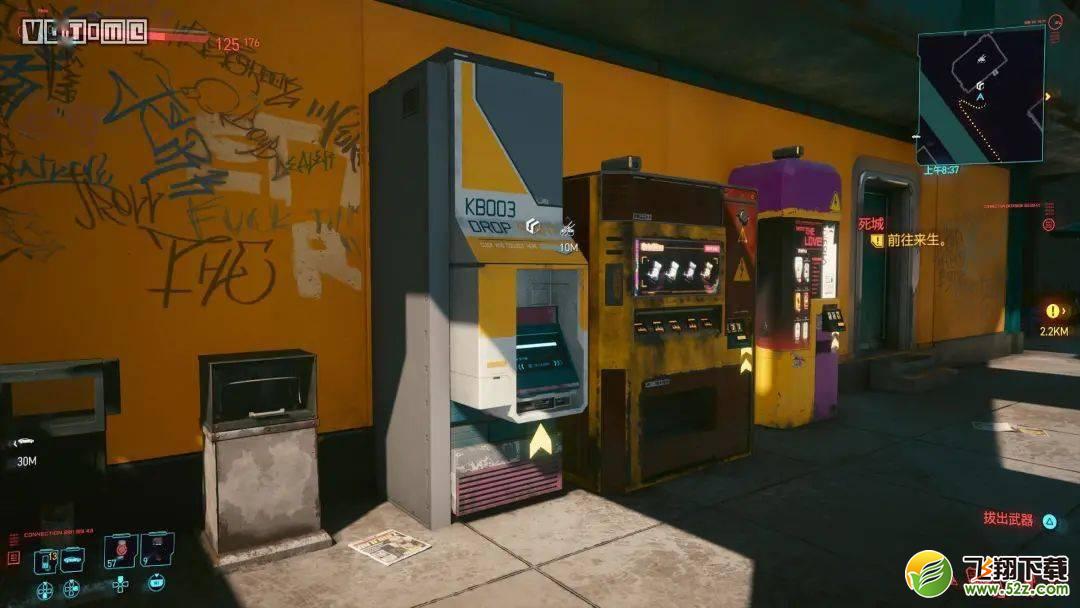1080x608 pixels.
Task: Select the call vehicle quick slot
Action: pyautogui.click(x=72, y=559)
